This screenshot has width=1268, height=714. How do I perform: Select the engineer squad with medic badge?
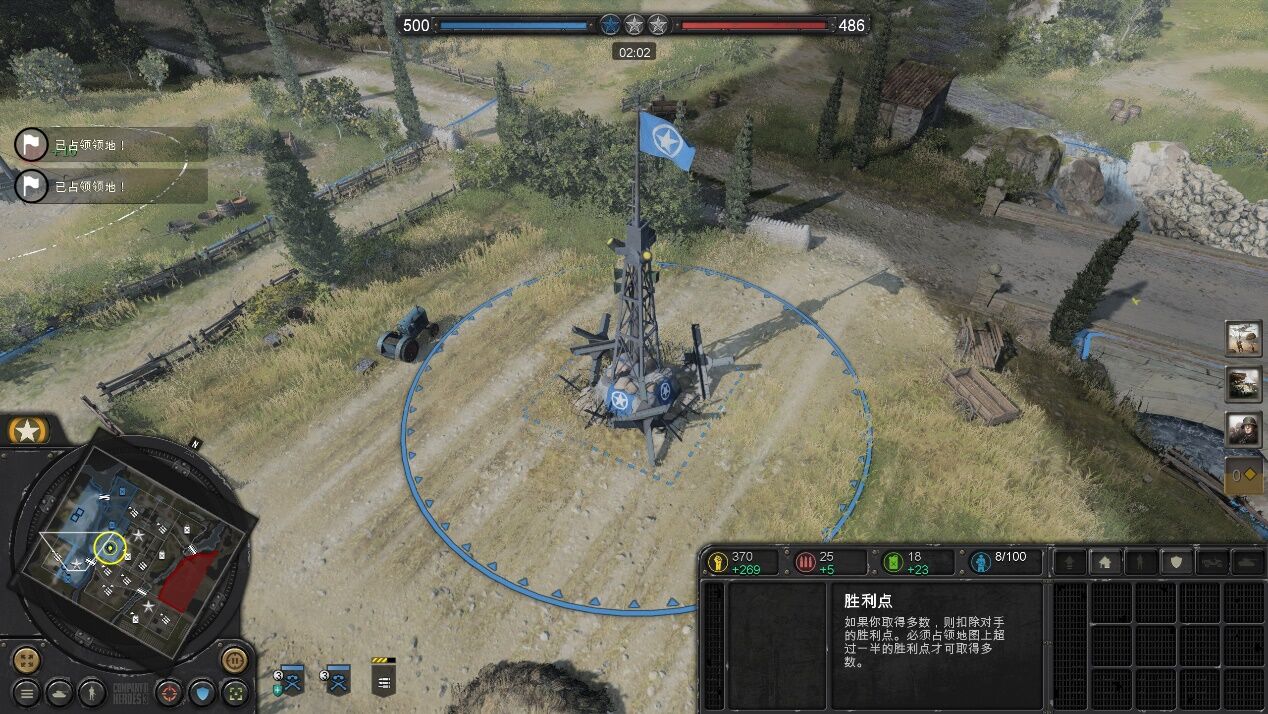[291, 680]
